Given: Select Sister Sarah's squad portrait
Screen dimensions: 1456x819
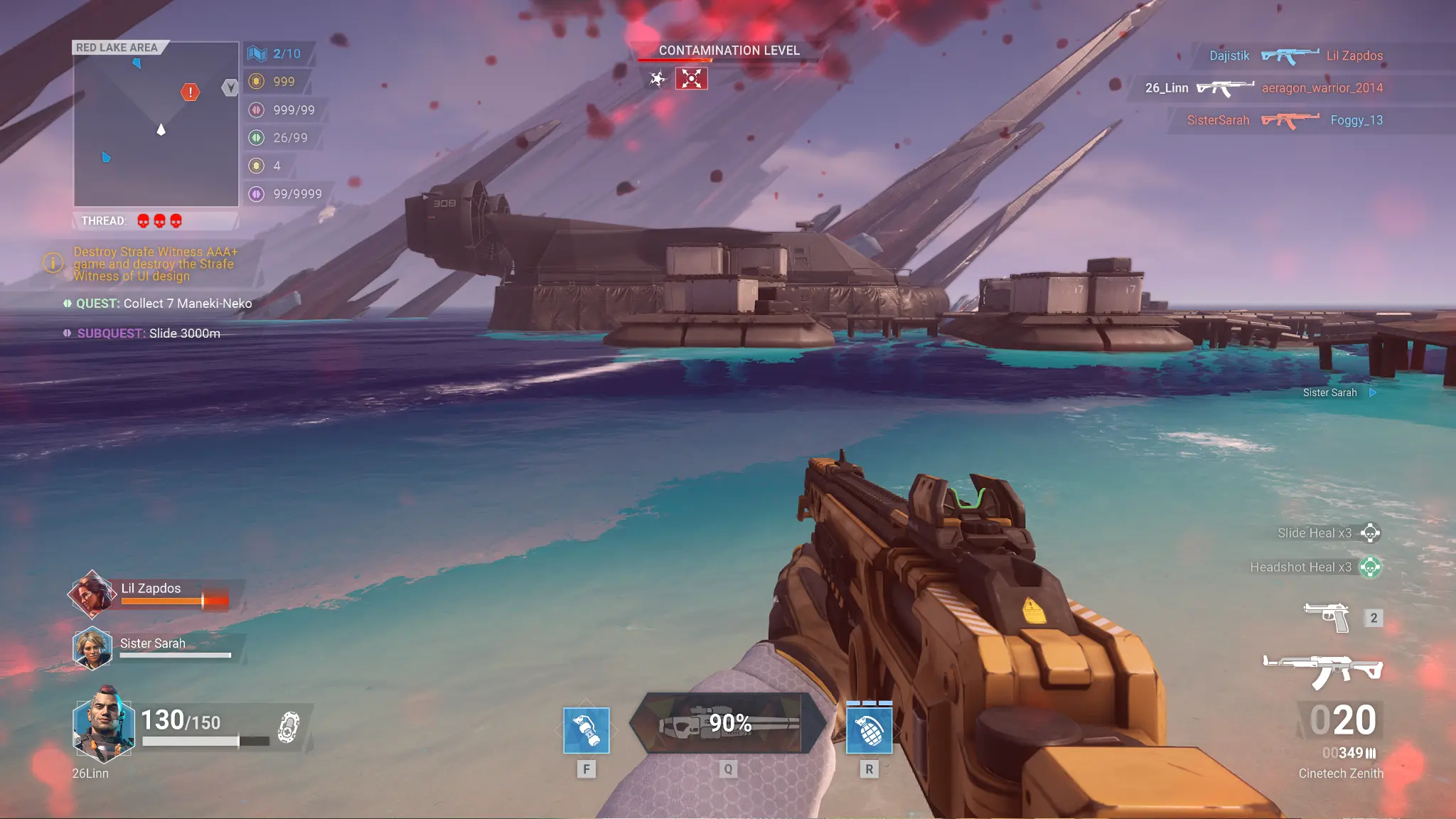Looking at the screenshot, I should [x=92, y=648].
